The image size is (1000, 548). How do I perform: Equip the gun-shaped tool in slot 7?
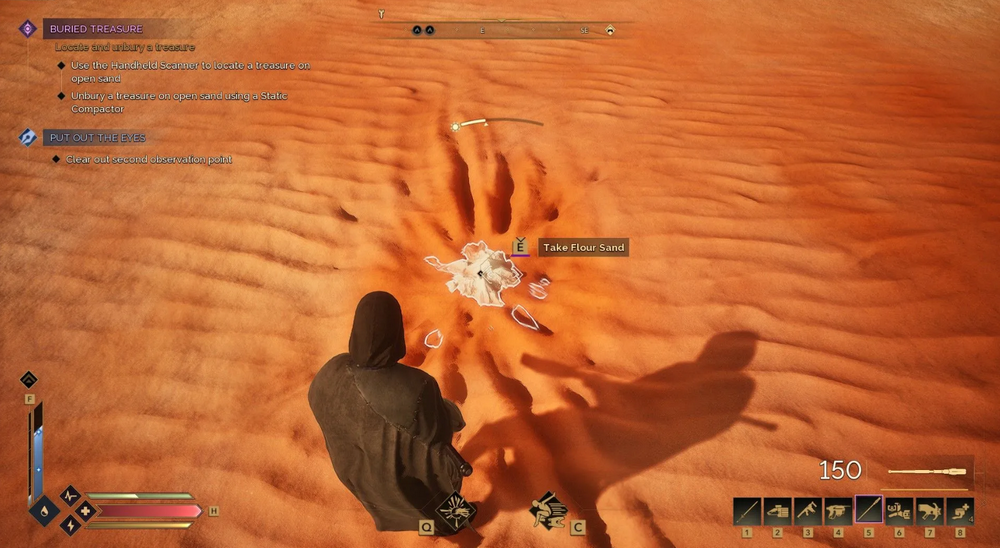click(x=930, y=511)
